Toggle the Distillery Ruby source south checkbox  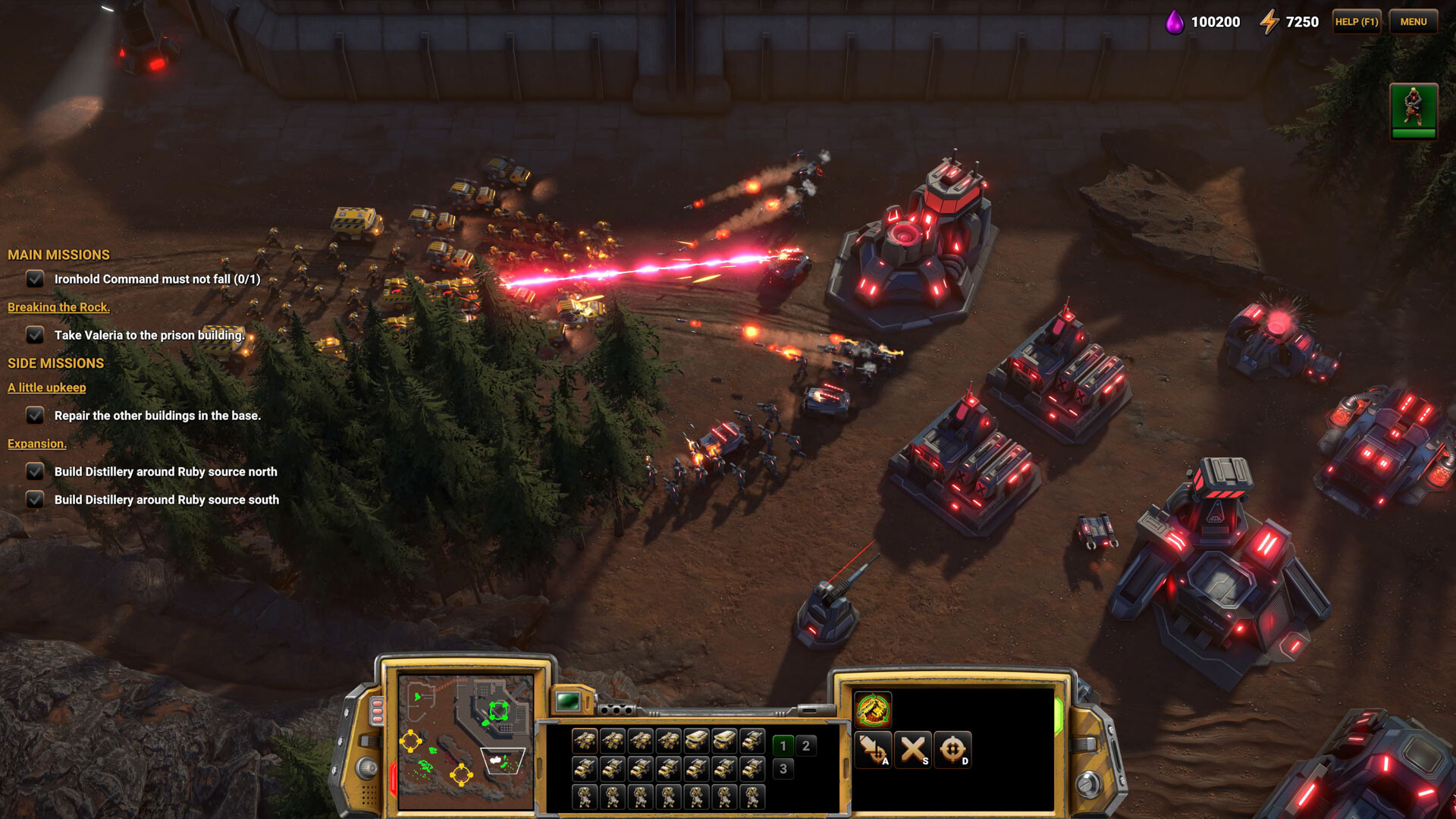click(35, 500)
